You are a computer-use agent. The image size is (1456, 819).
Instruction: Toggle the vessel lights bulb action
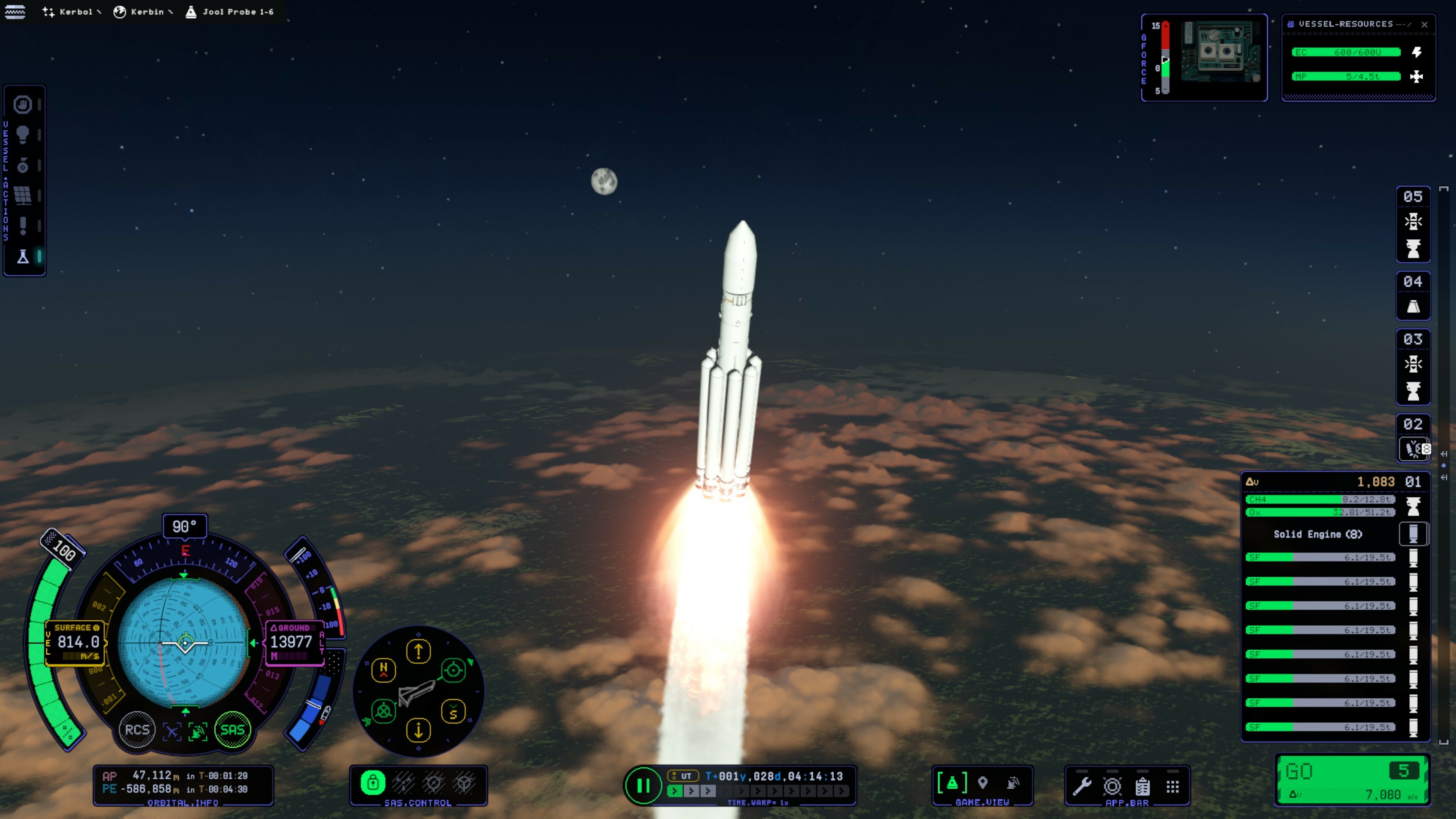23,135
